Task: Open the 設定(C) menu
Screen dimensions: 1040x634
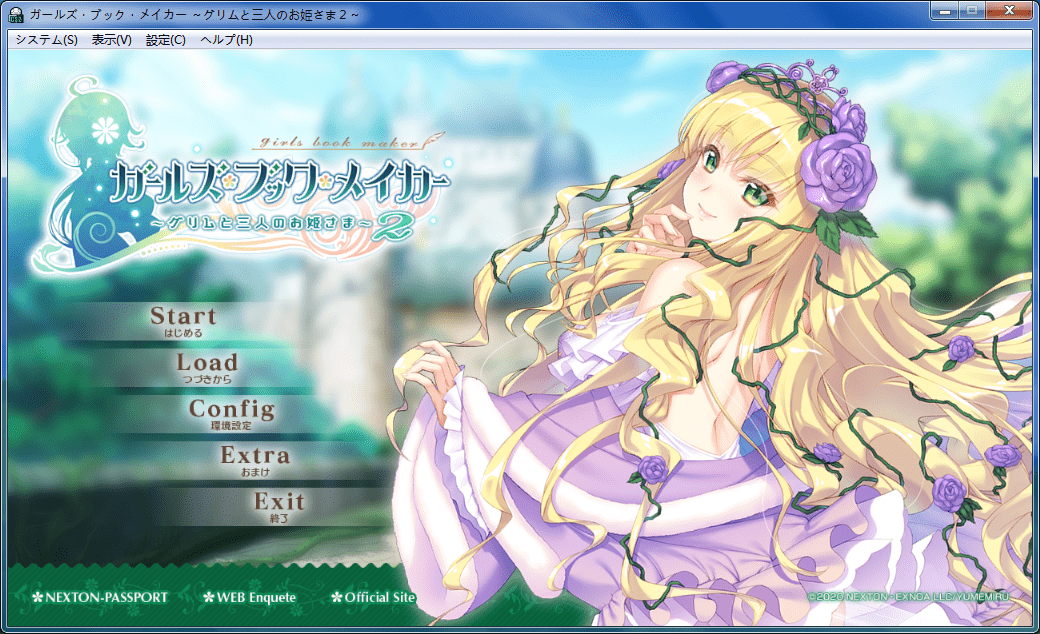Action: click(x=166, y=40)
